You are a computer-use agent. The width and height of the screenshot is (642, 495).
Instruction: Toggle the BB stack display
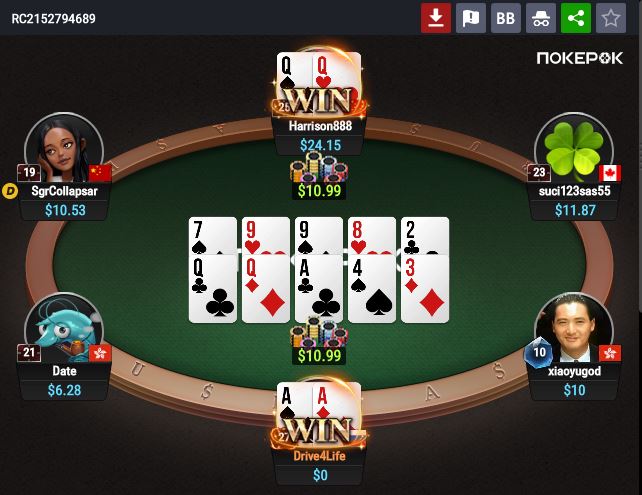(506, 18)
